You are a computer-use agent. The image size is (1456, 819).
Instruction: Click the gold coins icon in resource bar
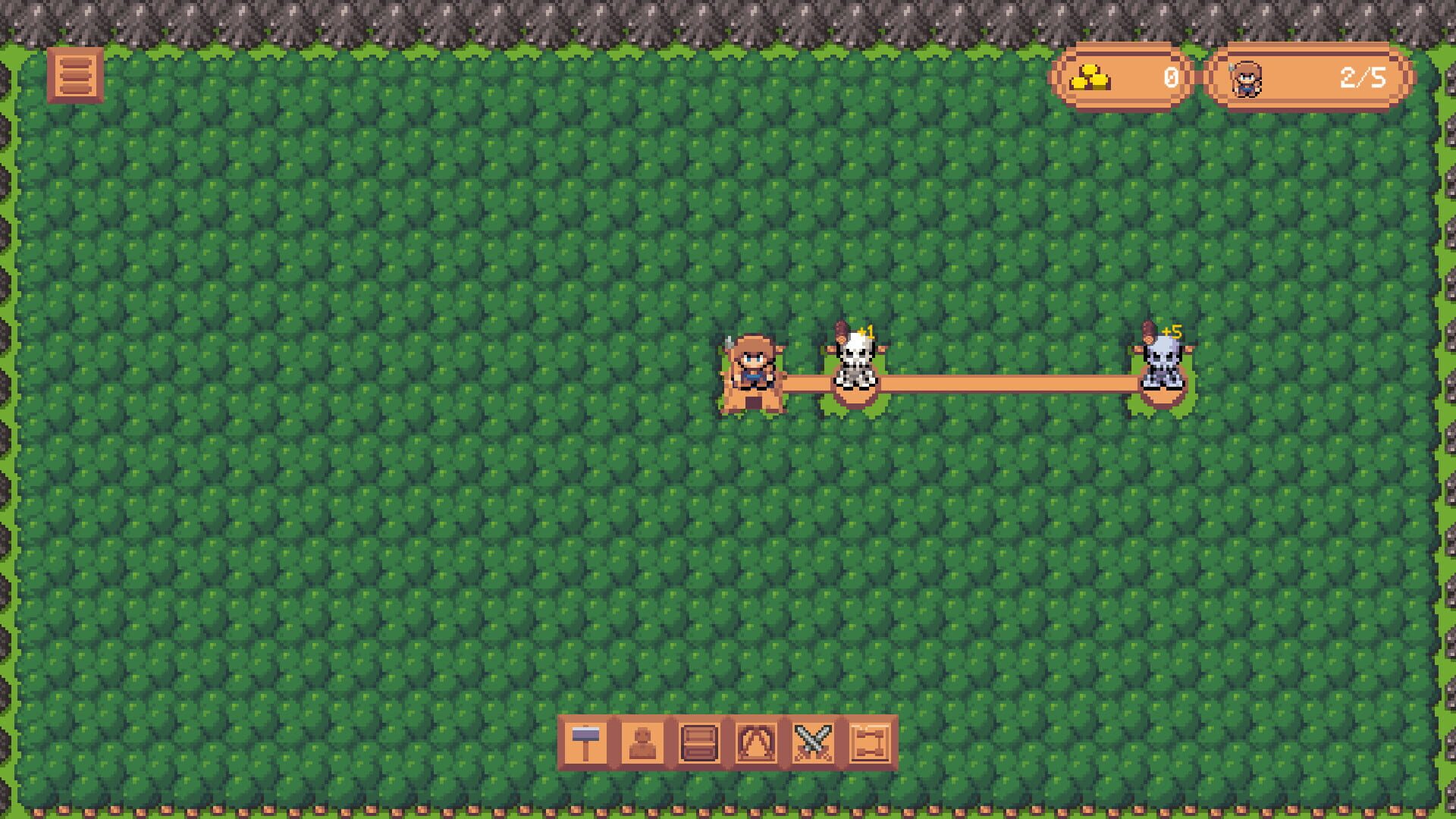pos(1088,76)
